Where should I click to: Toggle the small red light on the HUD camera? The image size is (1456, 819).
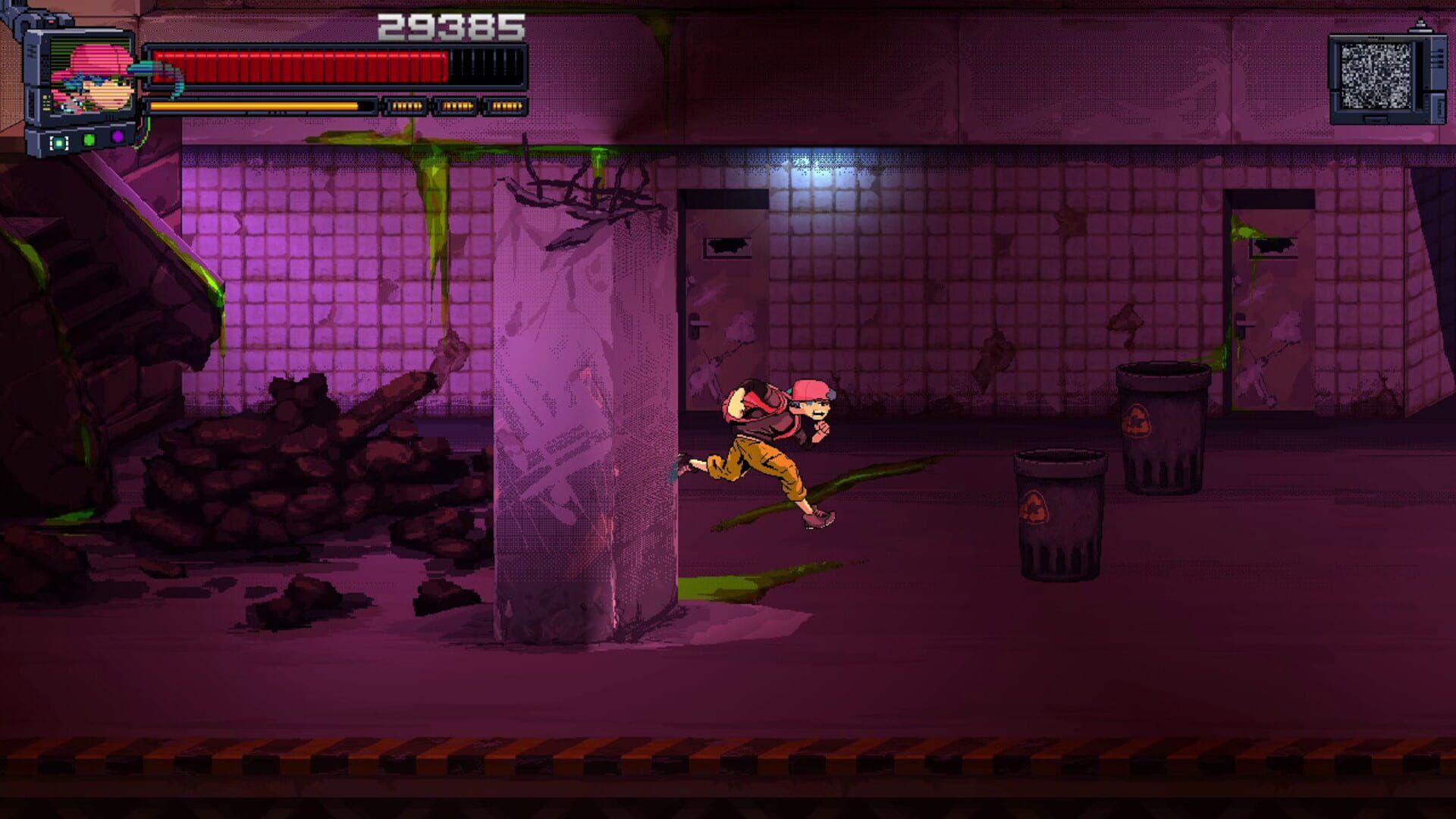51,20
